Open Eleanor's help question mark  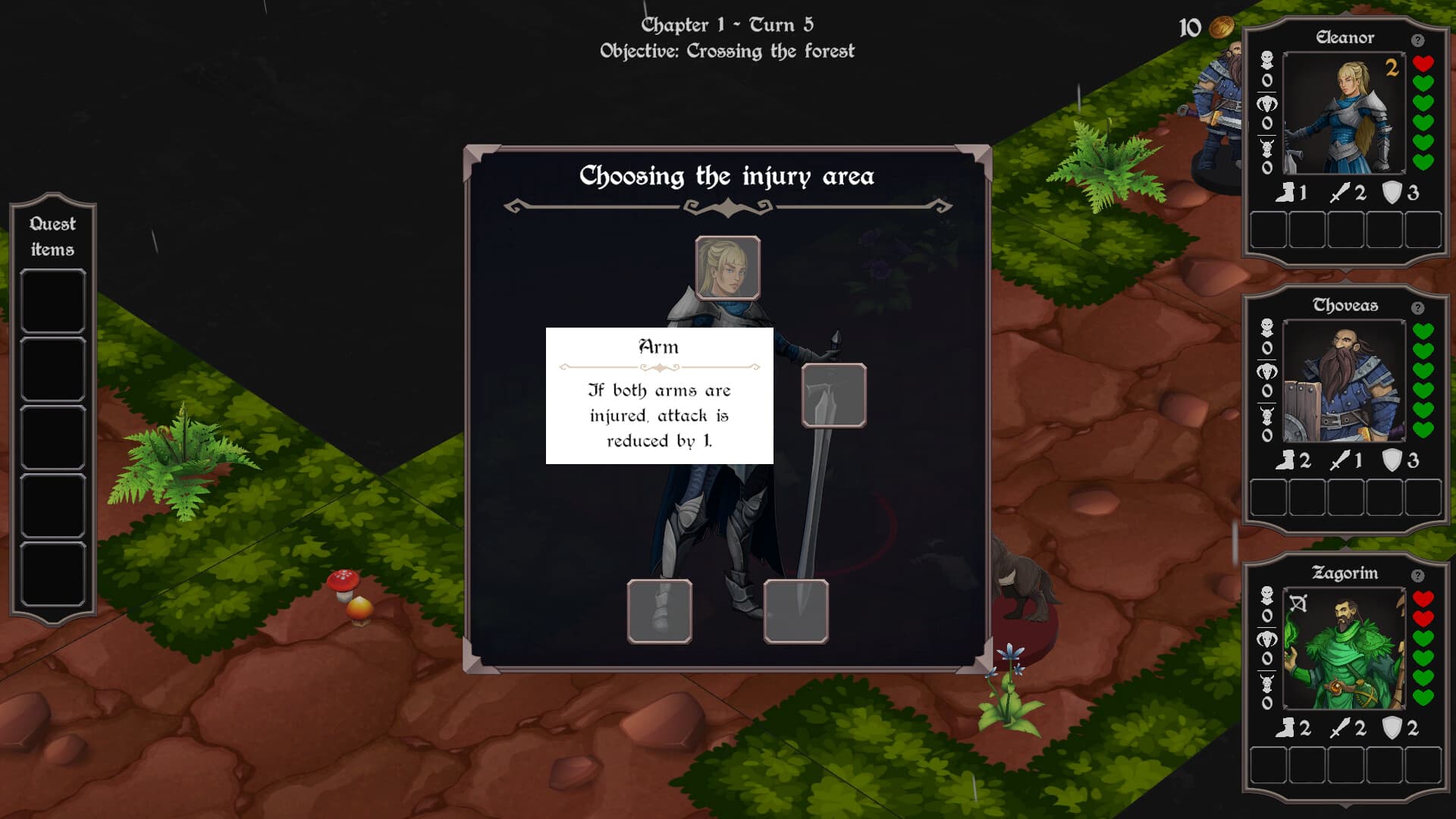pos(1417,39)
